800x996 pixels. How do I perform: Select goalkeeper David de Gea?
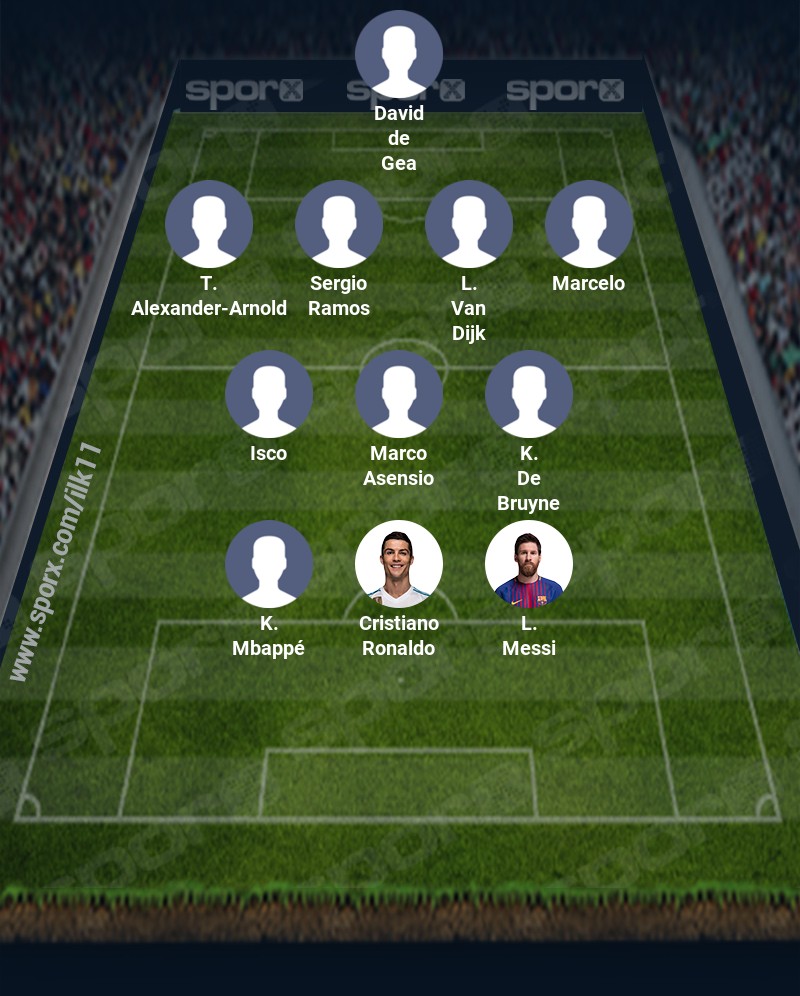[x=399, y=54]
